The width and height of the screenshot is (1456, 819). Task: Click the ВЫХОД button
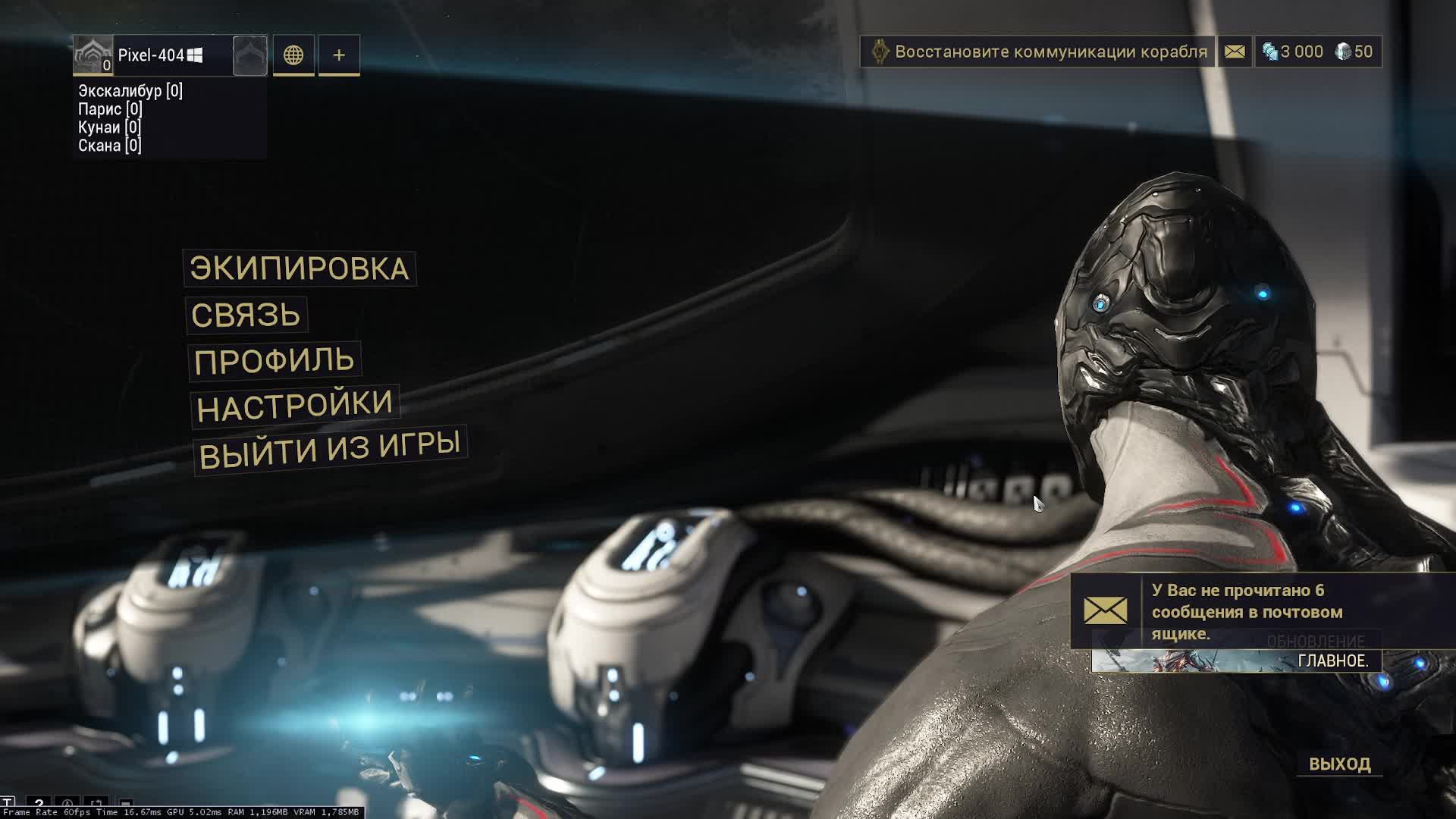point(1339,764)
